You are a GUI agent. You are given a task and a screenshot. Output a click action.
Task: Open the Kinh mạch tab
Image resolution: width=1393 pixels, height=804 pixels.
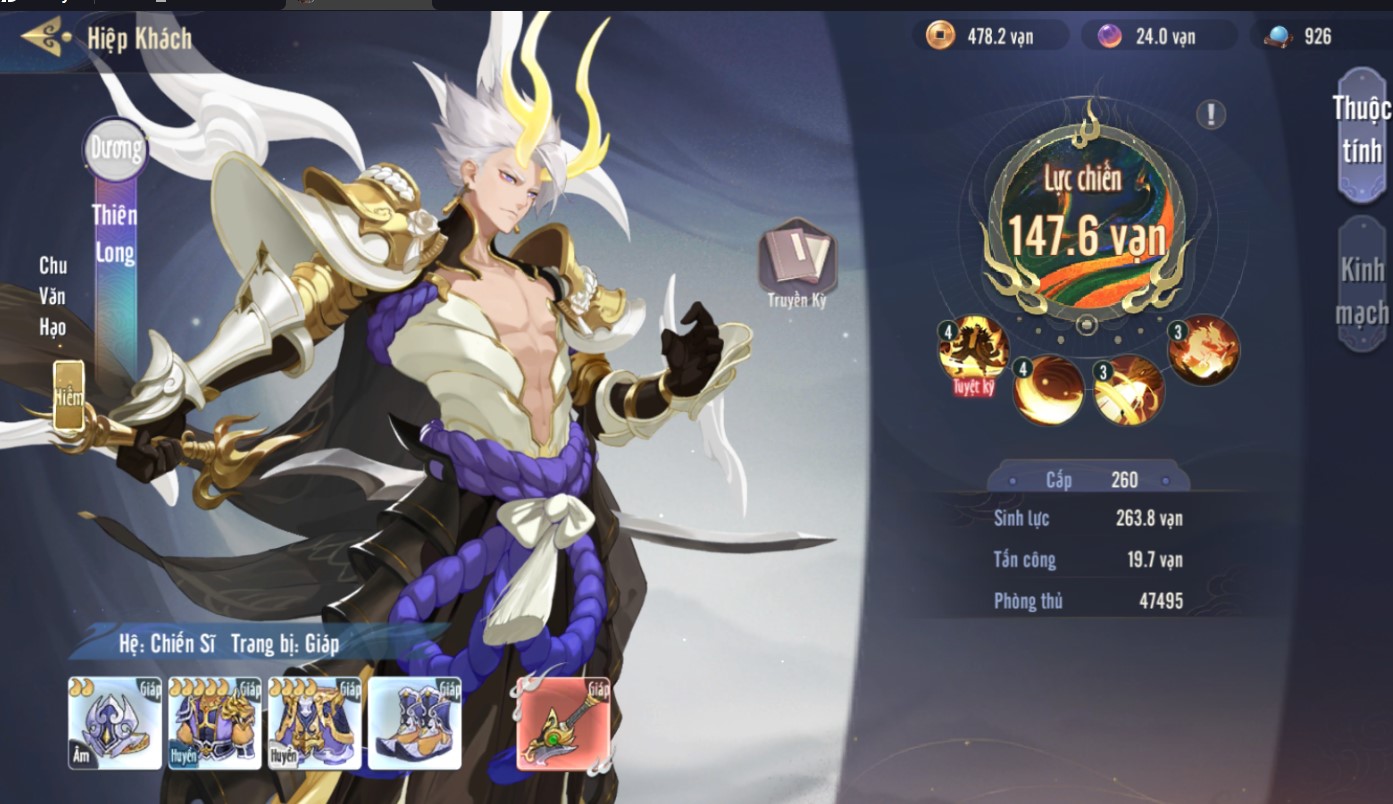(1361, 287)
